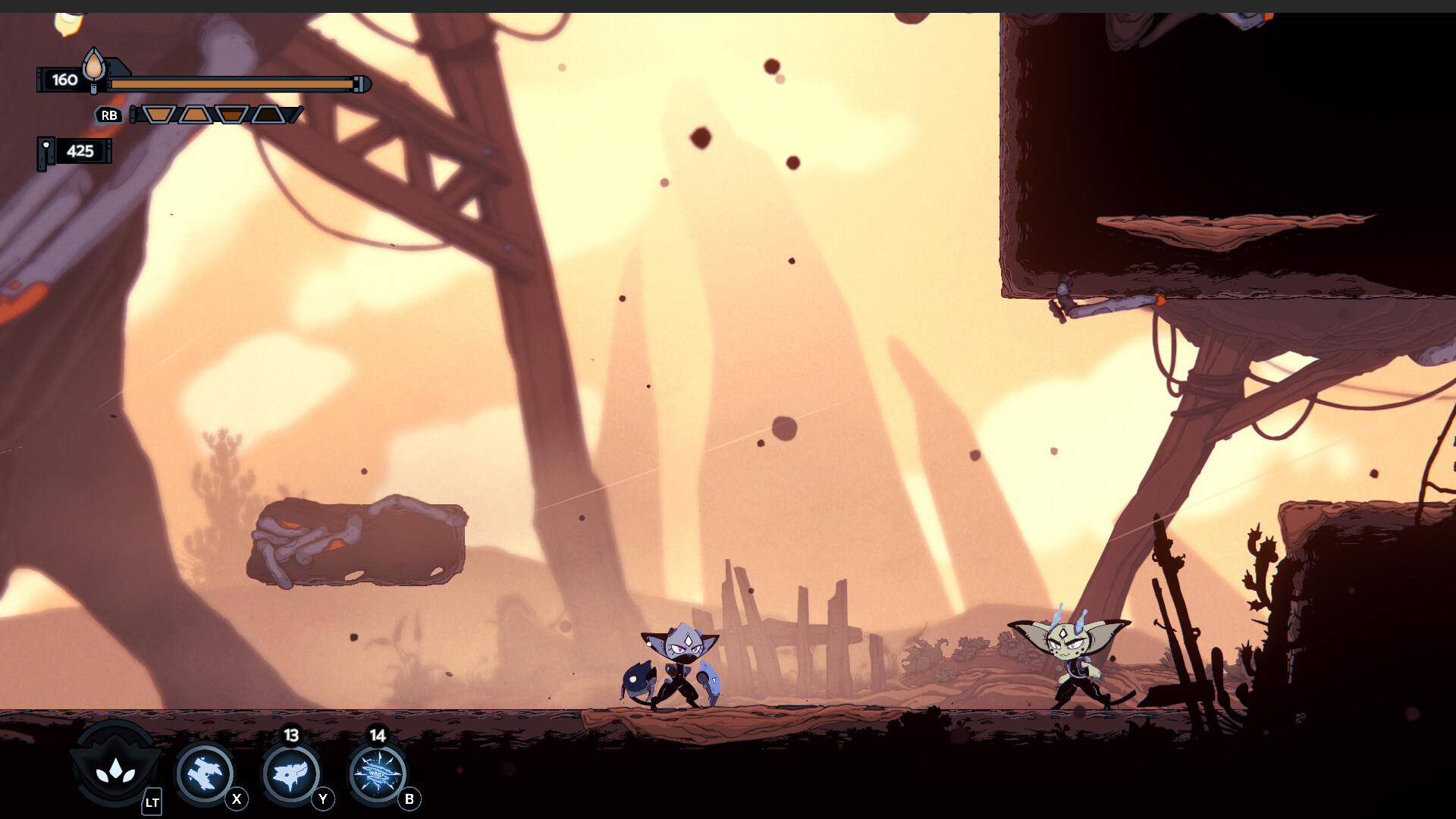Click the last empty RB charge segment

pos(266,115)
